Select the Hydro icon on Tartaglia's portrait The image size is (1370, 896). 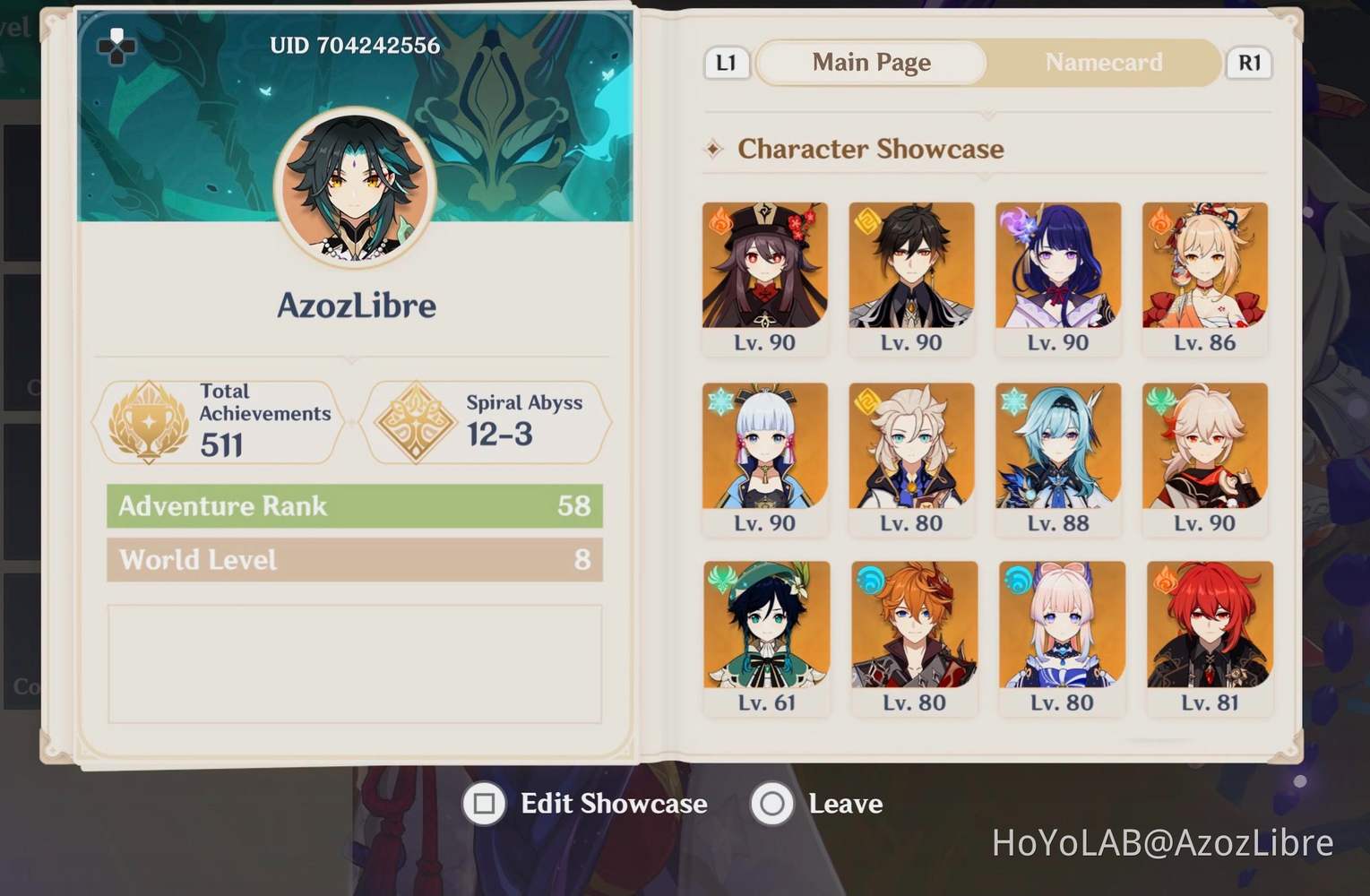click(x=870, y=582)
